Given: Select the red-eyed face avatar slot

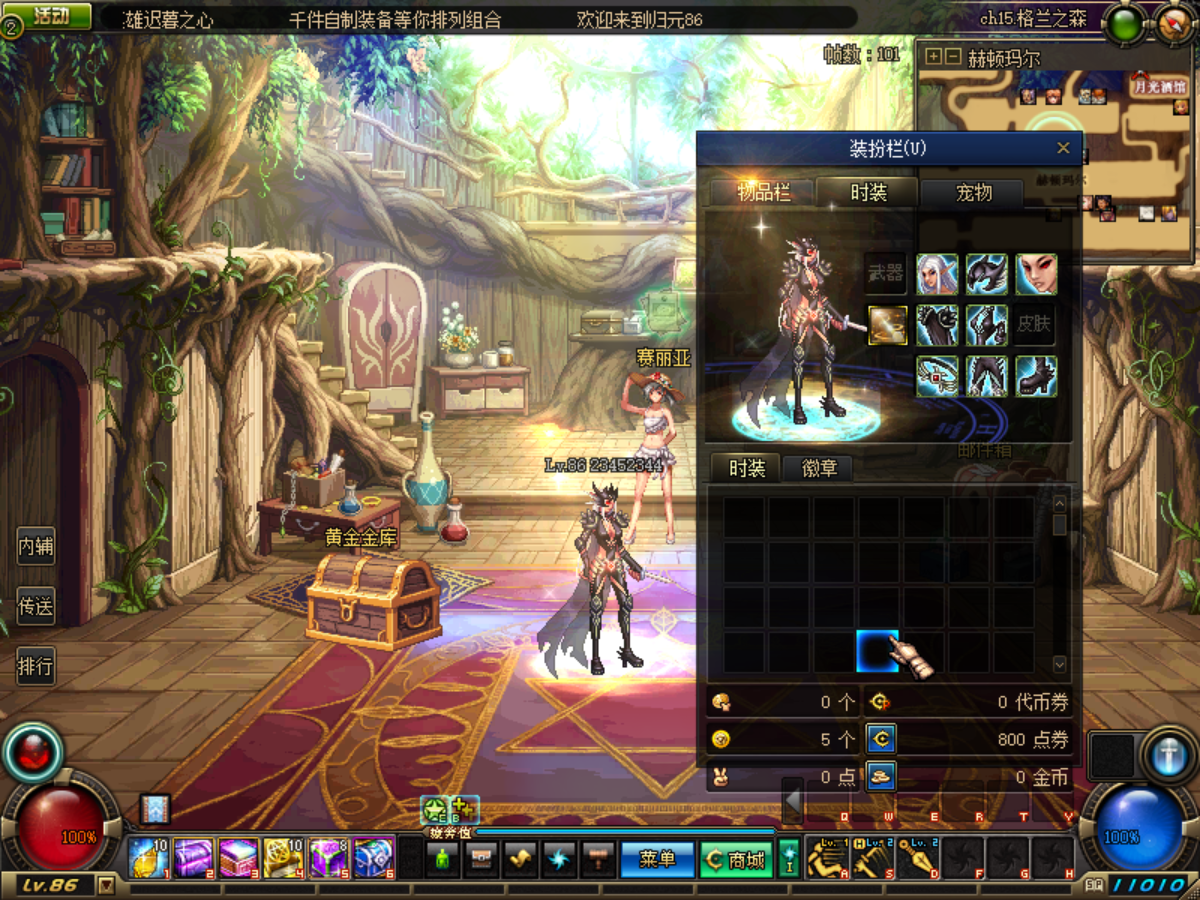Looking at the screenshot, I should (x=1036, y=274).
